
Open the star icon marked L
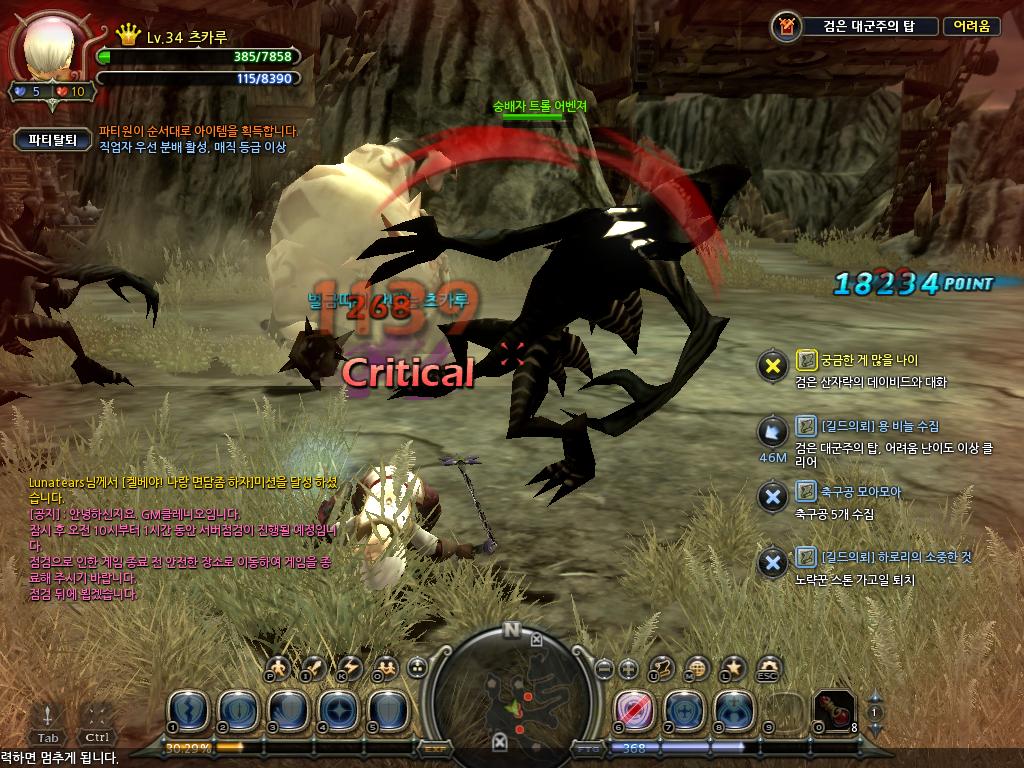tap(733, 668)
